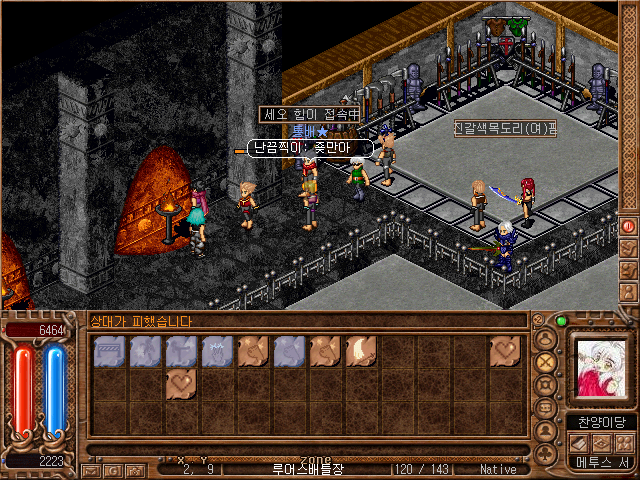Activate the kicking figure skill slot
This screenshot has height=480, width=640.
[x=145, y=351]
